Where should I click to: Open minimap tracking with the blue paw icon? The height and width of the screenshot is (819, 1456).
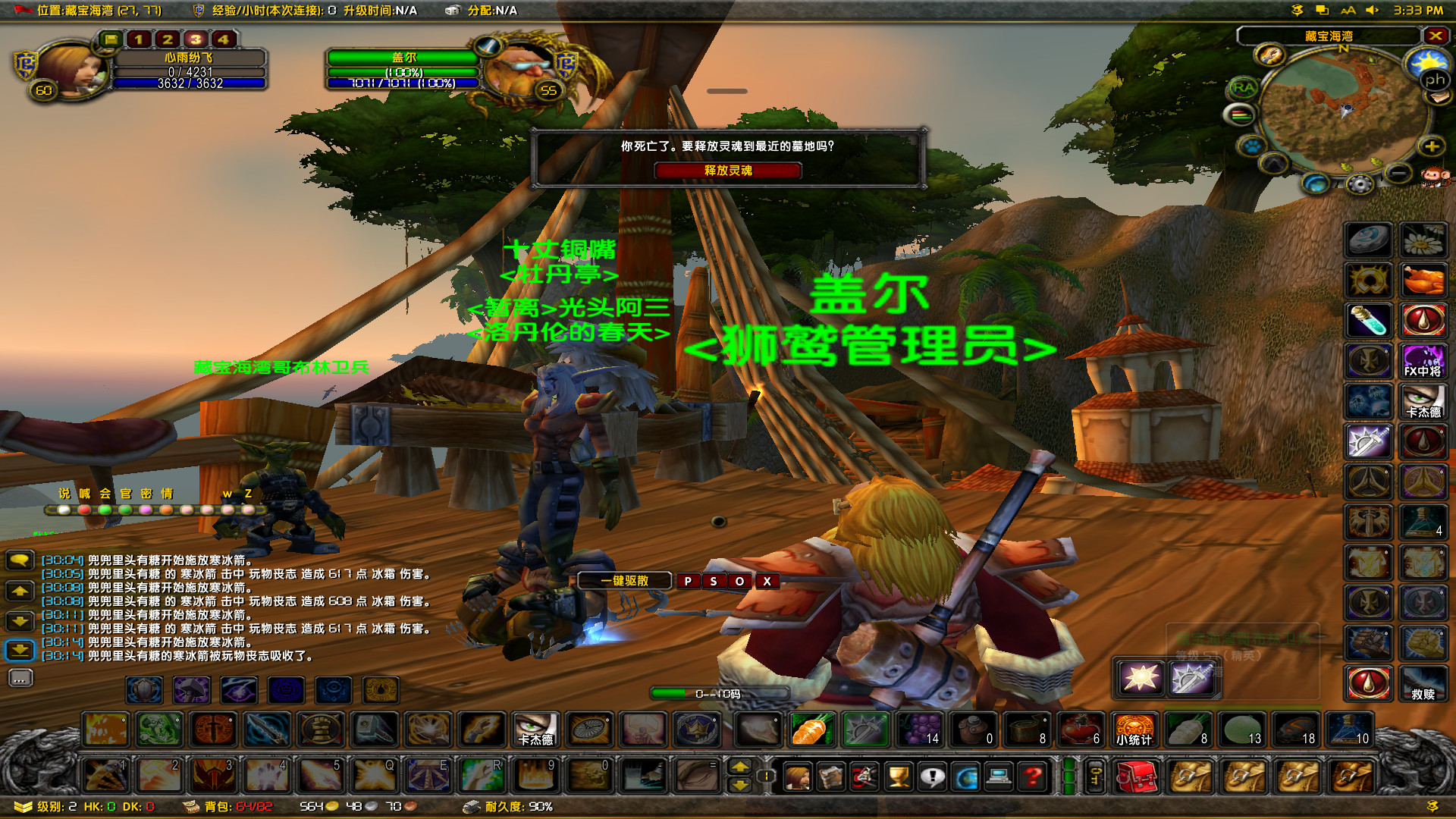point(1253,146)
